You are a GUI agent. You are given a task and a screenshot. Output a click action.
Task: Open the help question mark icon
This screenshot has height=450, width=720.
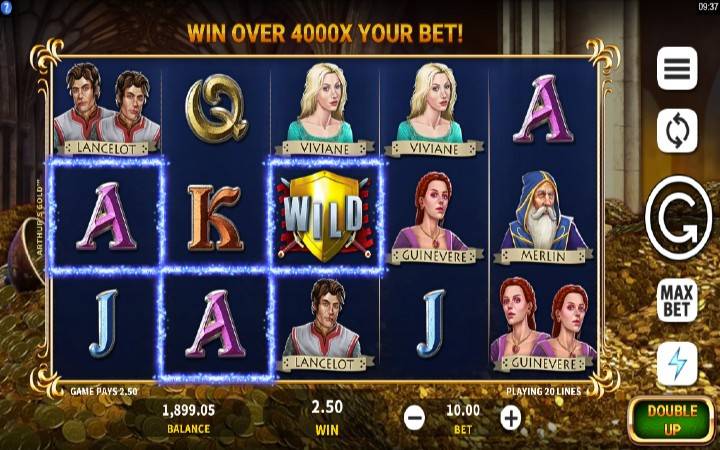coord(6,6)
